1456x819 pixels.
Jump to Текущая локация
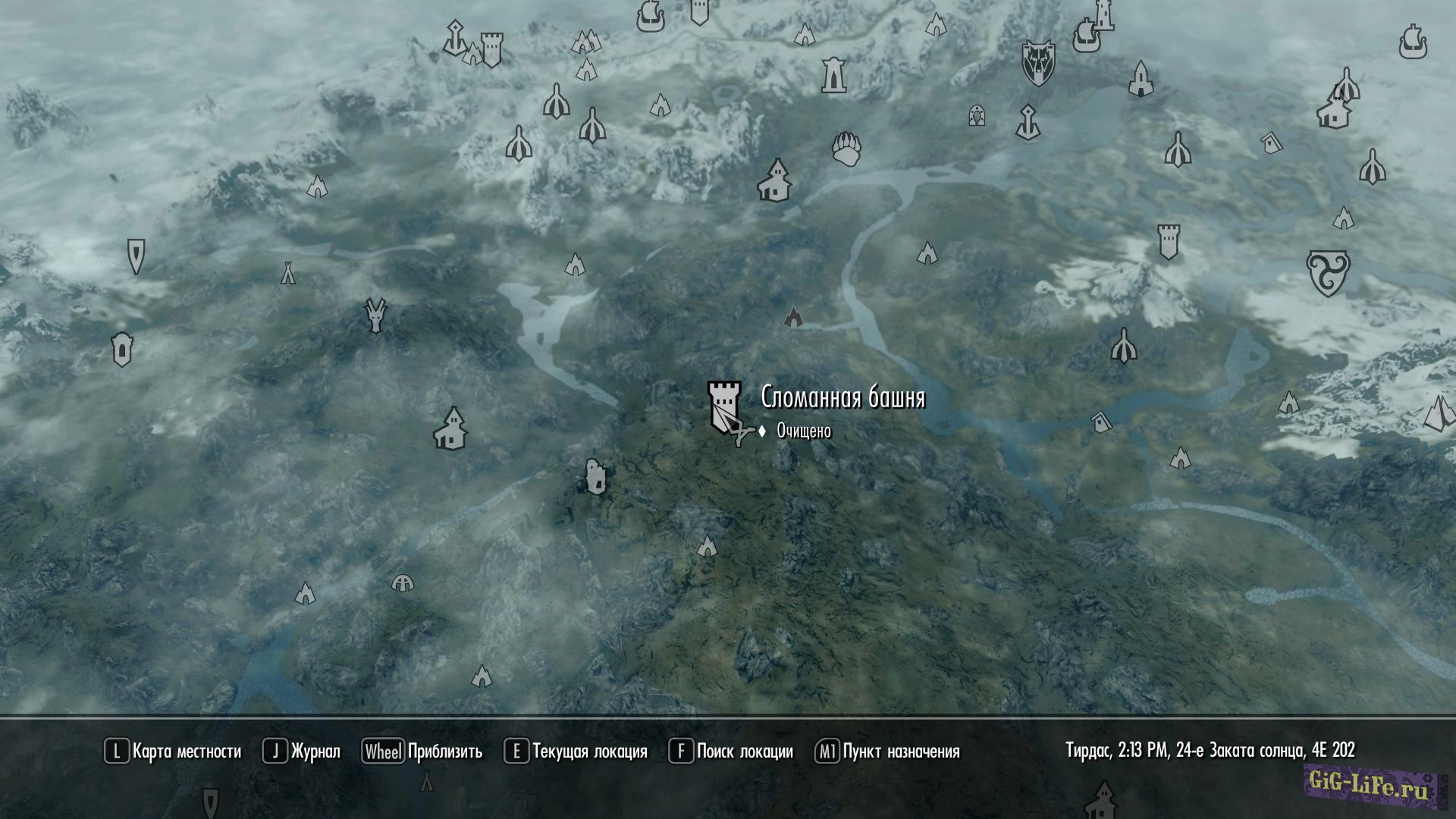coord(576,752)
